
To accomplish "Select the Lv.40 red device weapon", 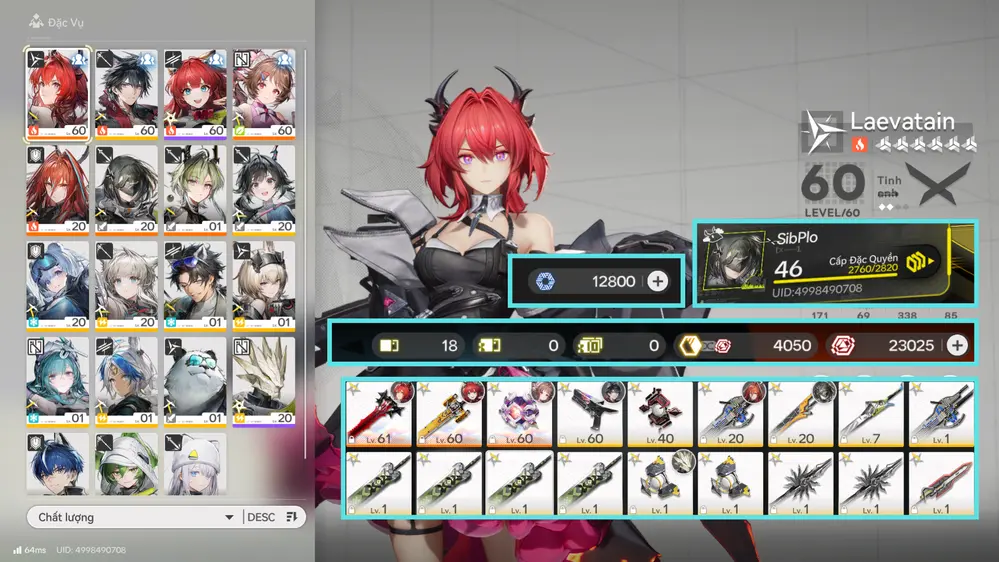I will pos(661,413).
